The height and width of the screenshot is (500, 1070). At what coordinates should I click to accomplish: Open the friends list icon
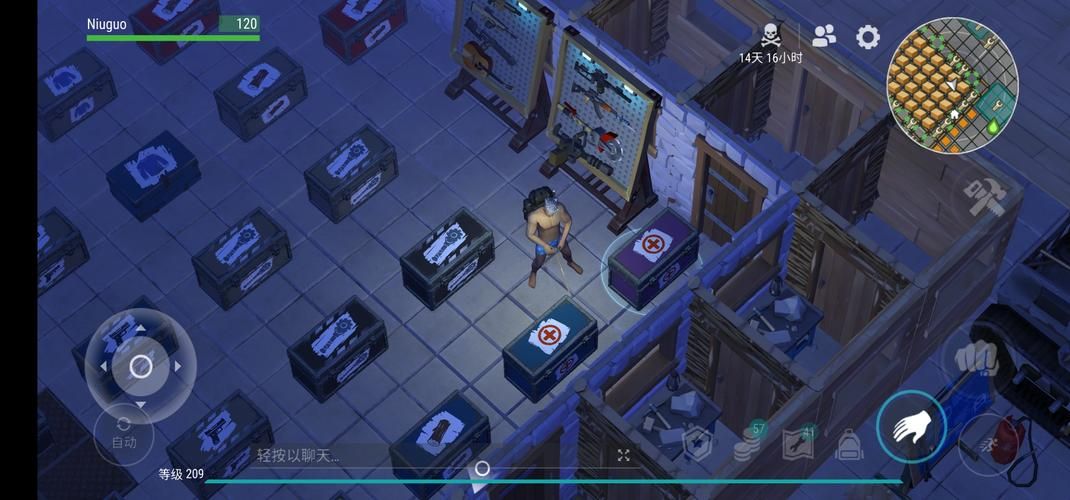point(824,37)
